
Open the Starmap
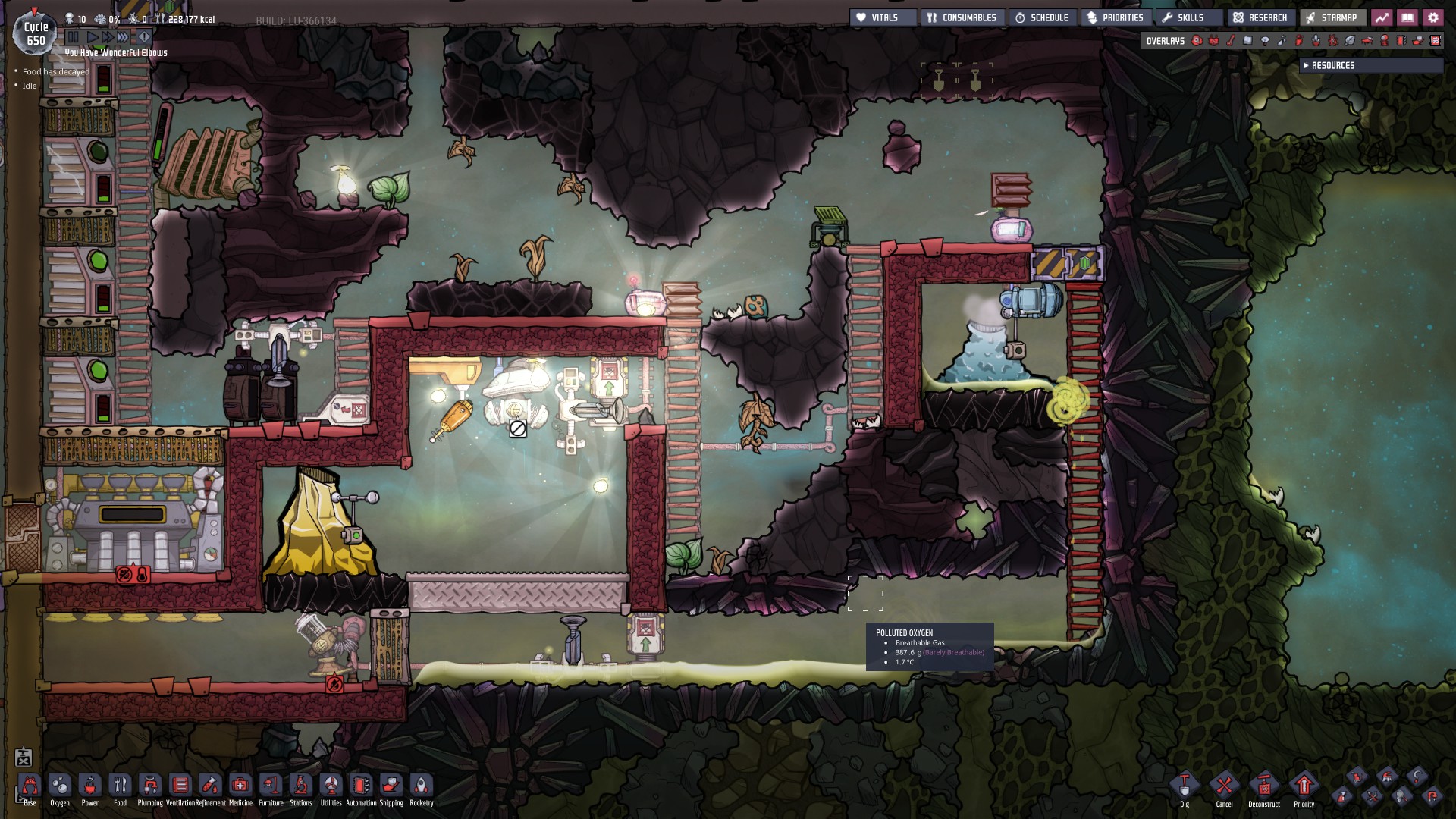pos(1332,17)
